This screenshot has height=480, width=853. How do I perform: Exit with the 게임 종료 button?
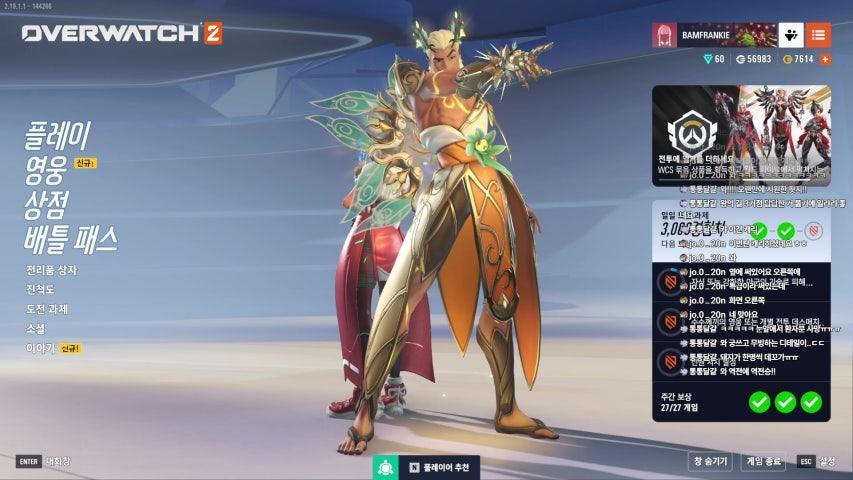pyautogui.click(x=765, y=461)
